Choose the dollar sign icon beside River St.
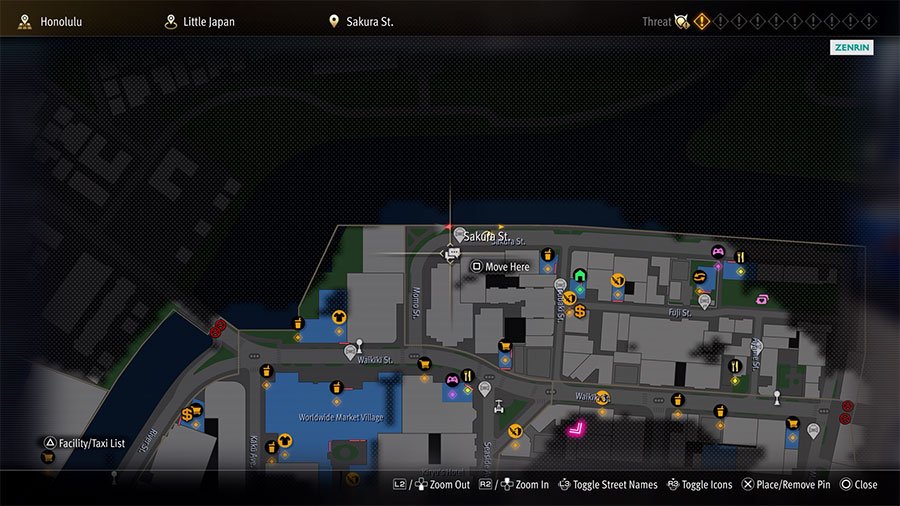The image size is (900, 506). 187,414
